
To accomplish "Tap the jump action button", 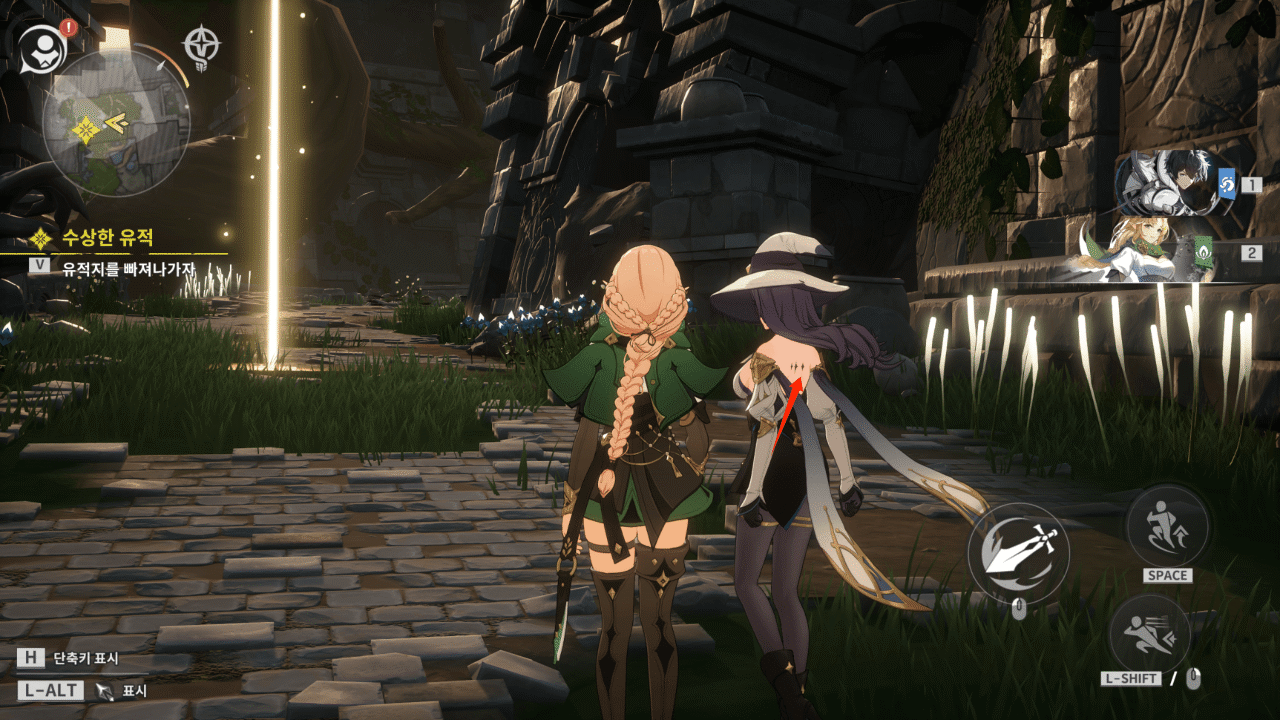I will (x=1167, y=525).
